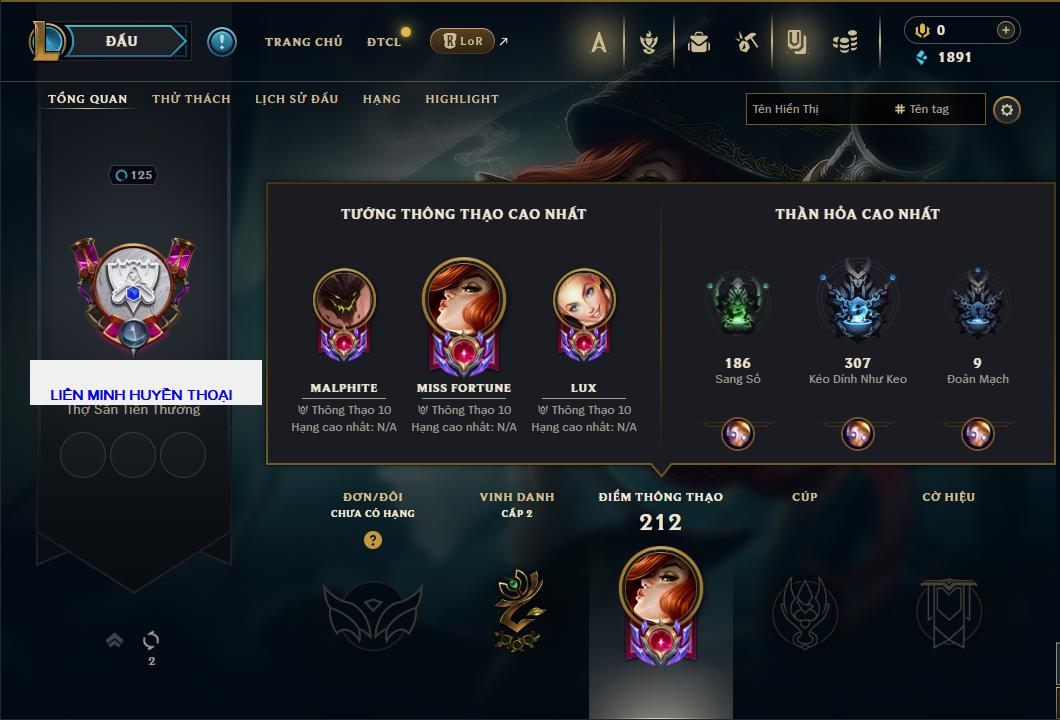The height and width of the screenshot is (720, 1060).
Task: Open the TRANG CHỦ home page
Action: click(x=303, y=42)
